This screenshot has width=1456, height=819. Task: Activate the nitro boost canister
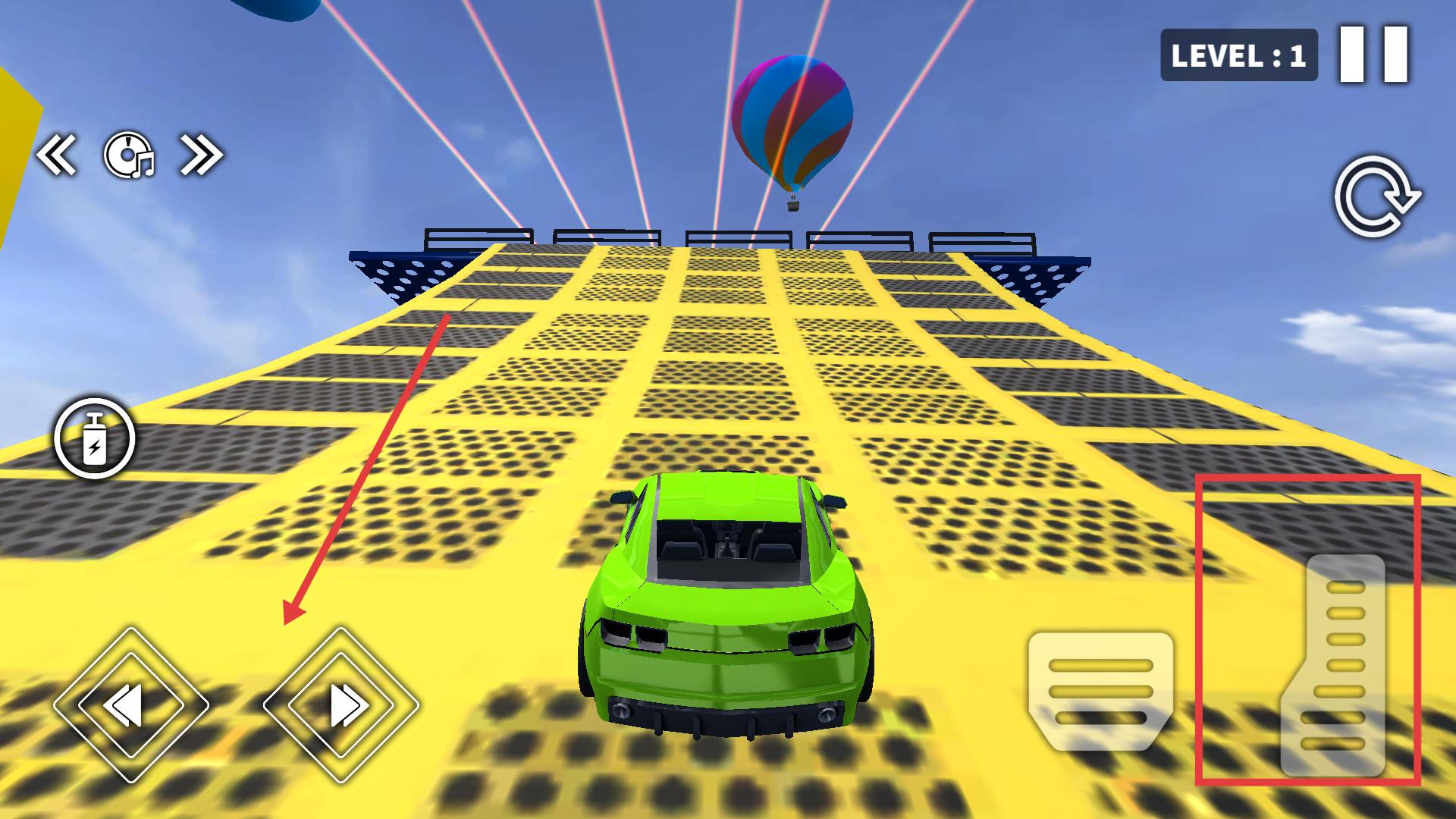coord(95,438)
